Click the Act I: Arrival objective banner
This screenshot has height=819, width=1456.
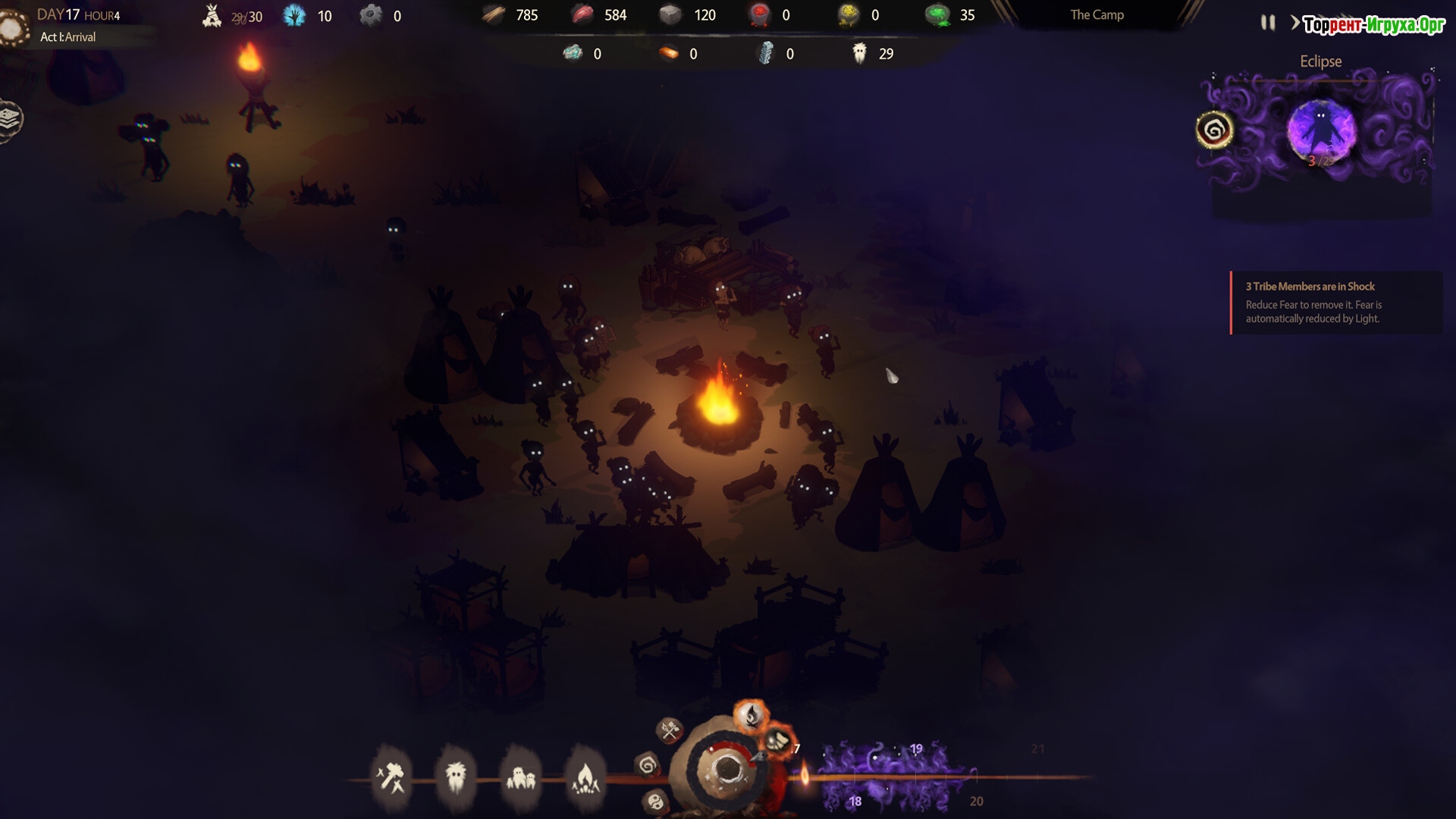68,37
